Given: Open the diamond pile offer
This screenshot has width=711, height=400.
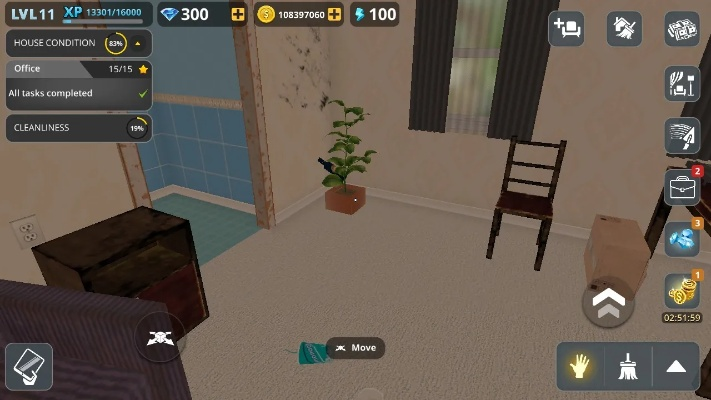Looking at the screenshot, I should (x=682, y=239).
